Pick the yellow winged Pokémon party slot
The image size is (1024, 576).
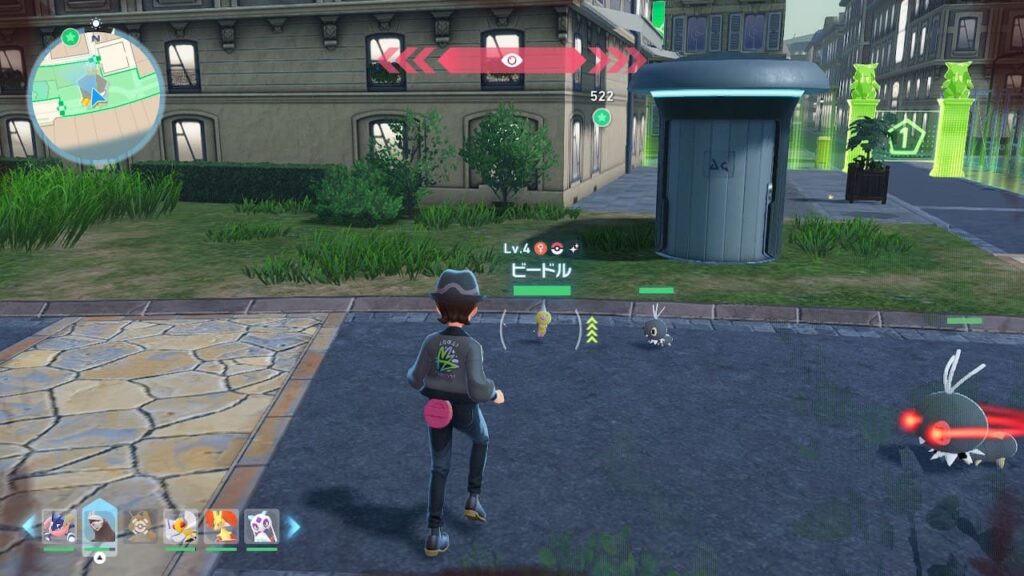tap(181, 526)
